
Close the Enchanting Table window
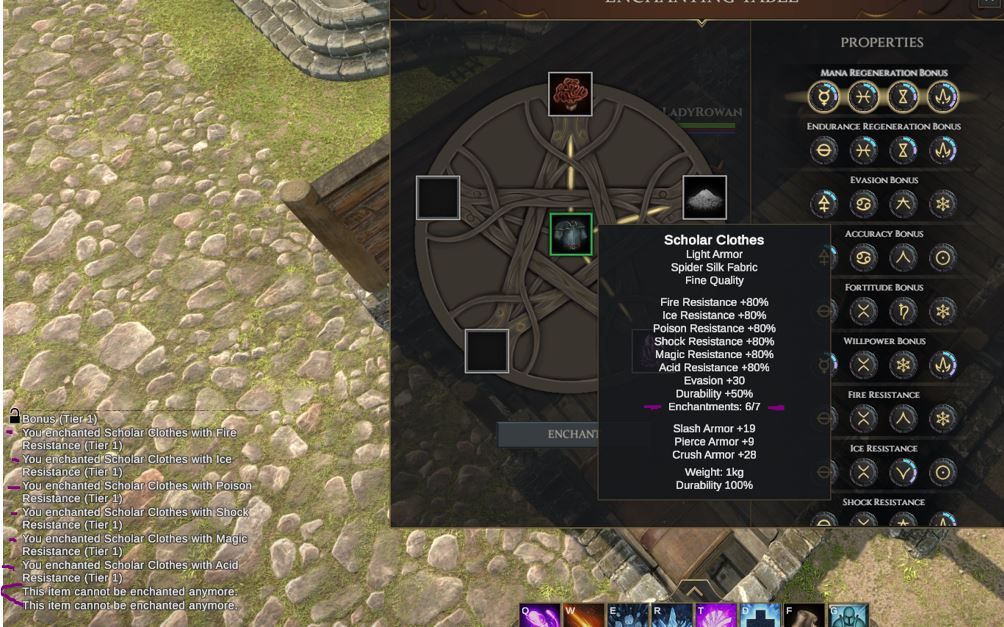[x=988, y=3]
